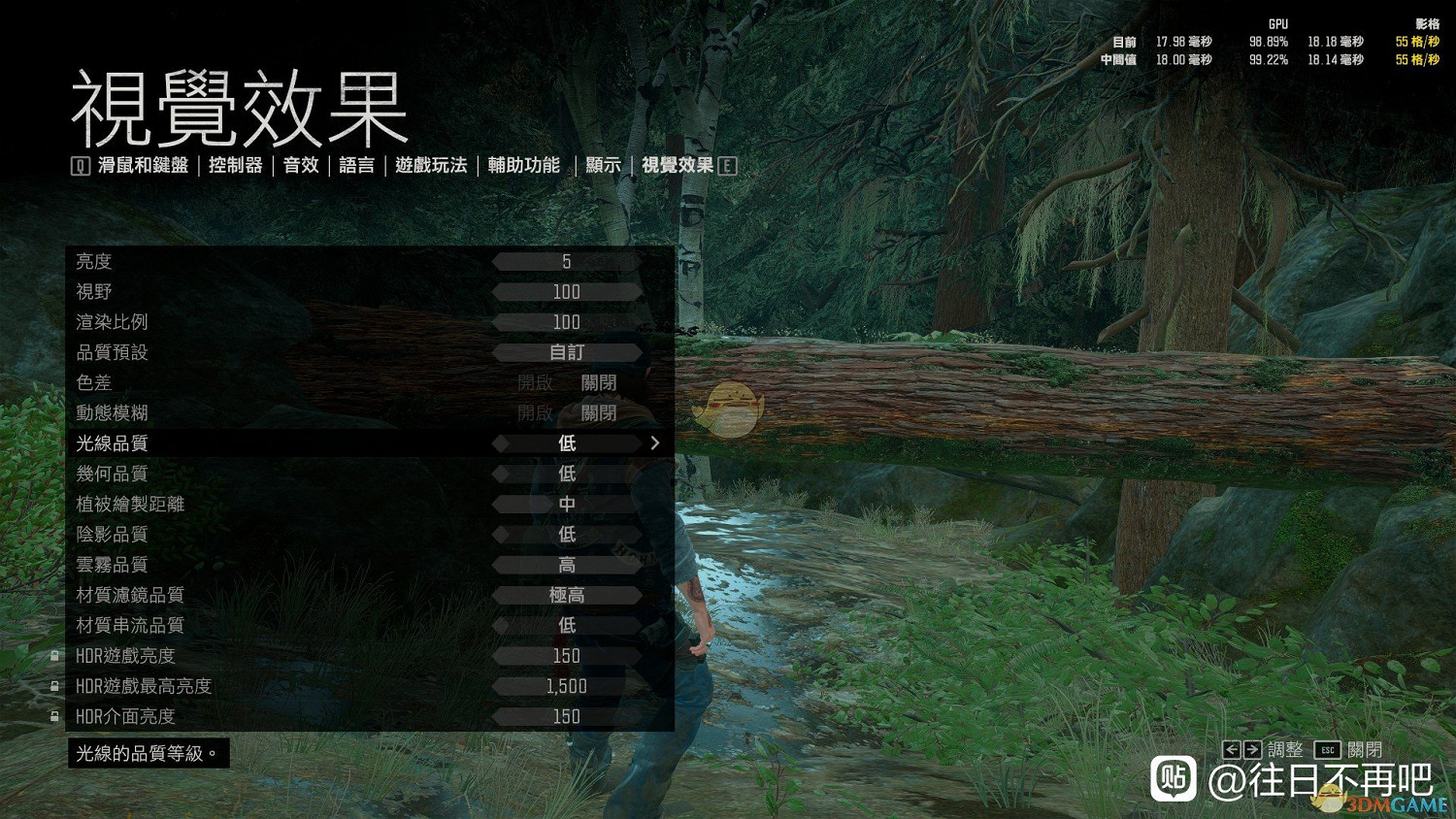This screenshot has height=819, width=1456.
Task: Open the 音效 settings tab
Action: (301, 165)
